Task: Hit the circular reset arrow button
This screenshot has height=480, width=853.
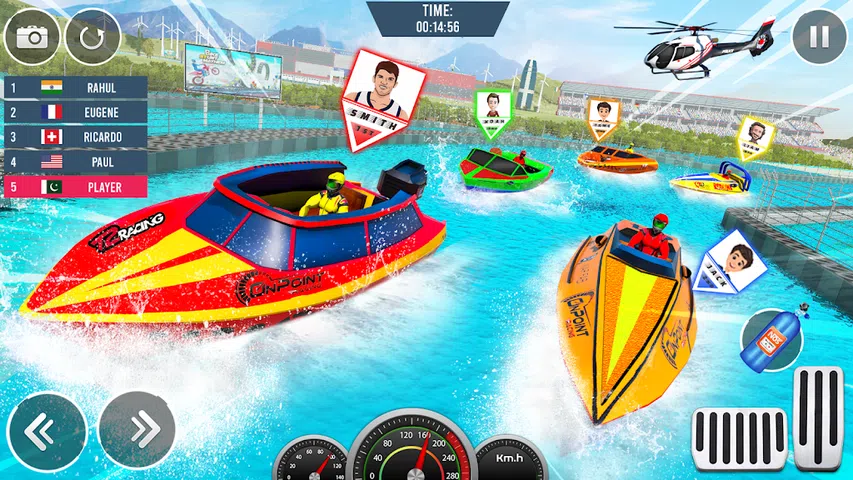Action: [x=92, y=37]
